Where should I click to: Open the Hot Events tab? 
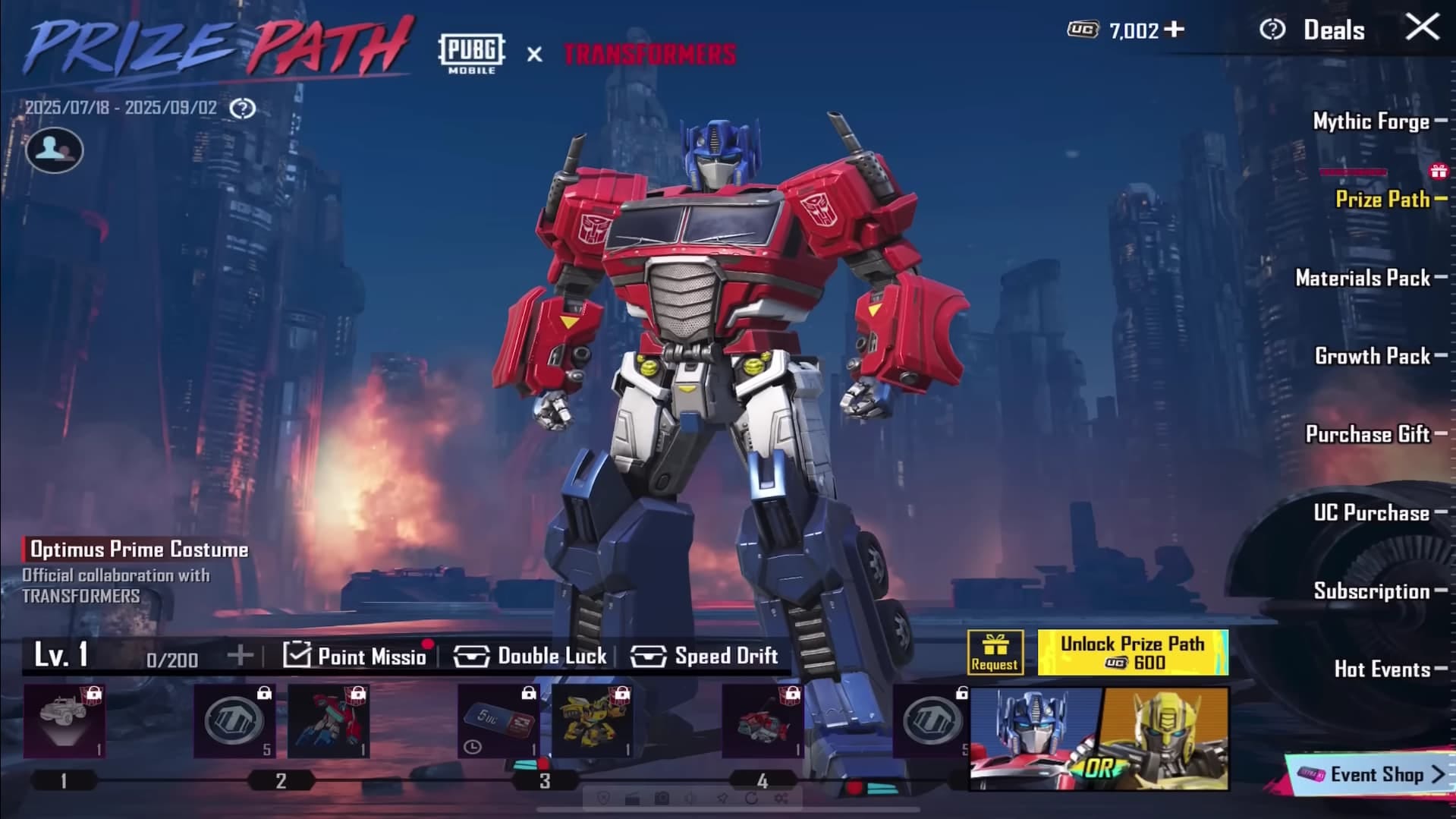(1382, 669)
